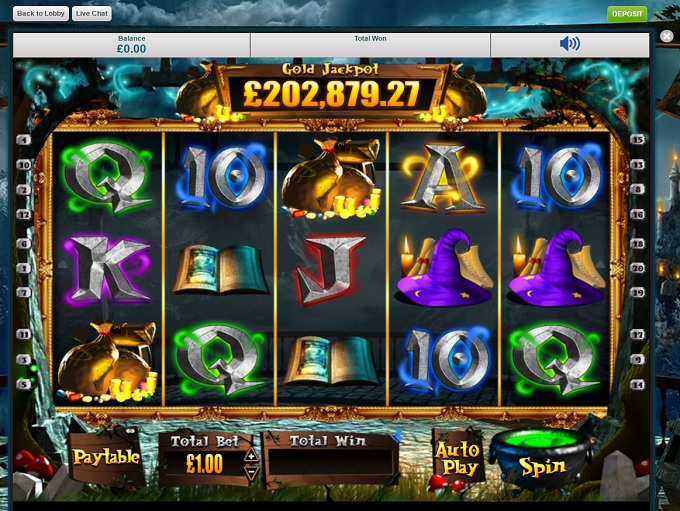Select payline number 5 marker
Image resolution: width=680 pixels, height=511 pixels.
pos(23,384)
